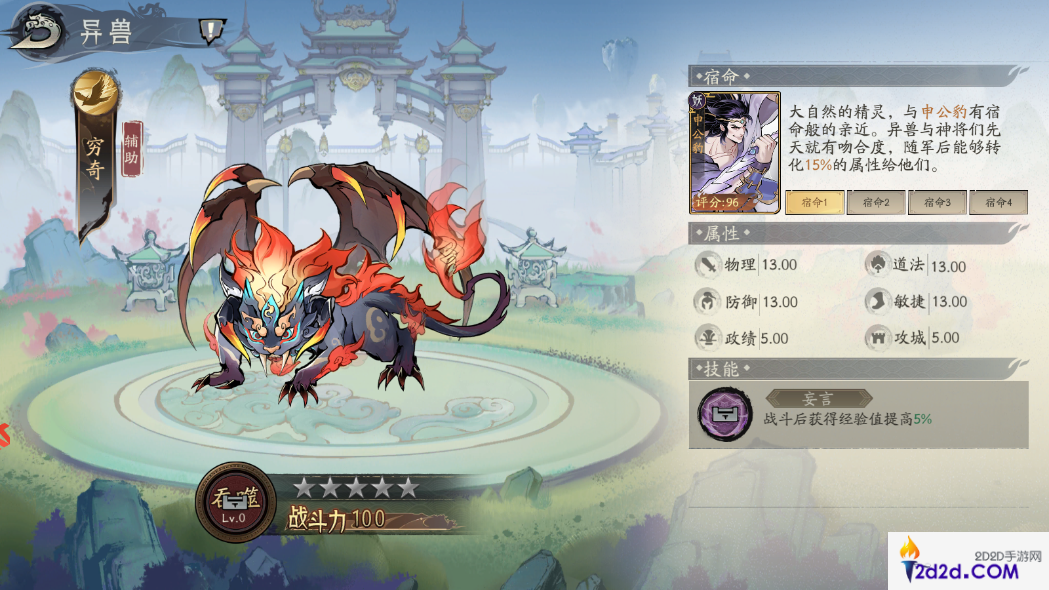Click the 辅助 support role tag
1049x590 pixels.
[x=132, y=149]
